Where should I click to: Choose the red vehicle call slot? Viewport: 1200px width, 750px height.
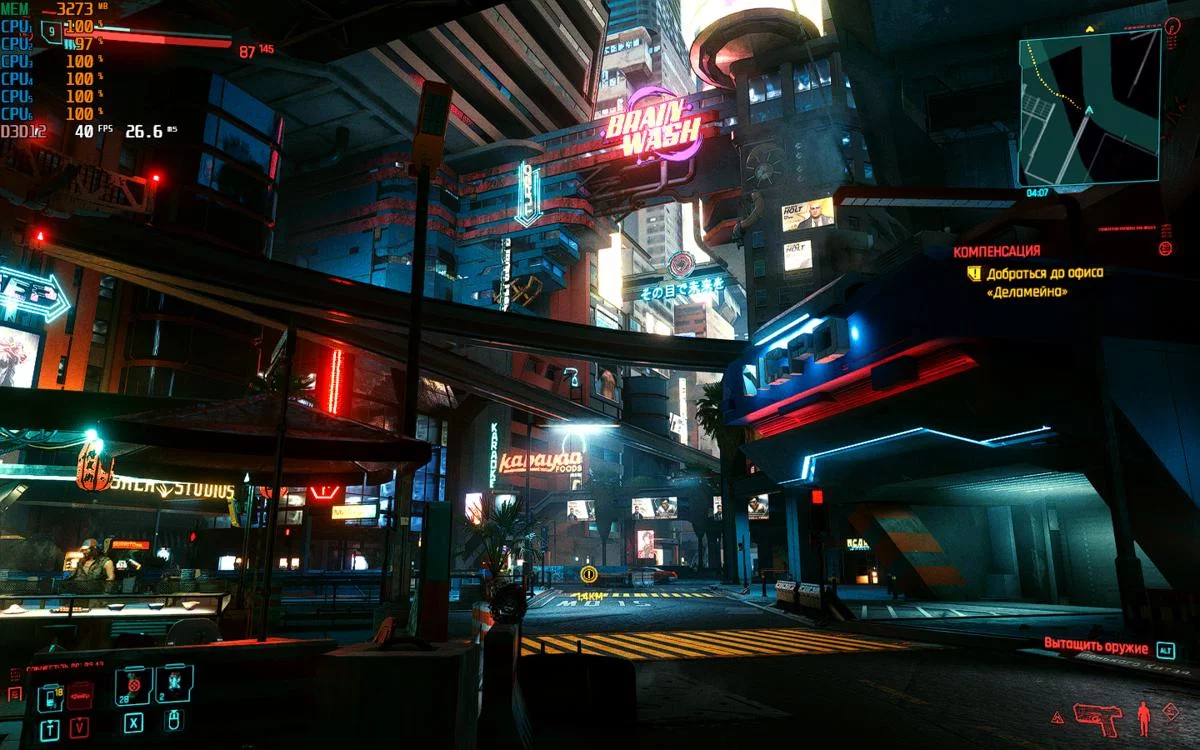point(80,696)
